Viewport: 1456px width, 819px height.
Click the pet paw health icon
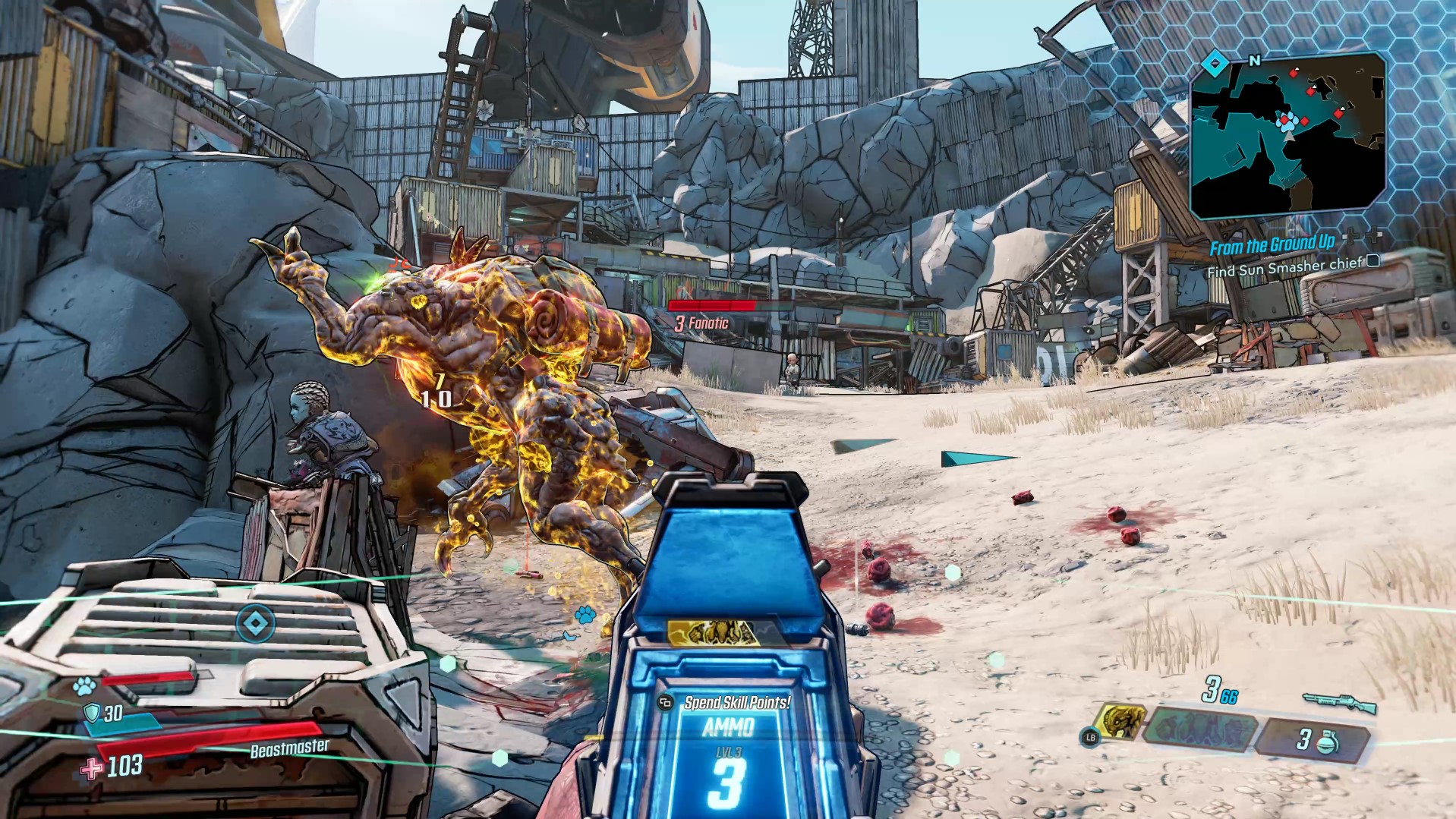click(84, 686)
